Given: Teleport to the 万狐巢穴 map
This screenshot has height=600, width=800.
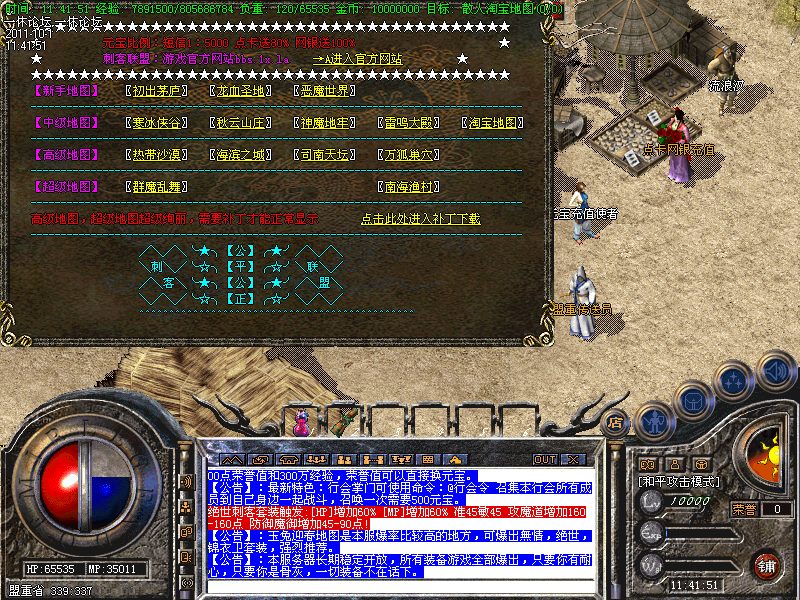Looking at the screenshot, I should 410,155.
